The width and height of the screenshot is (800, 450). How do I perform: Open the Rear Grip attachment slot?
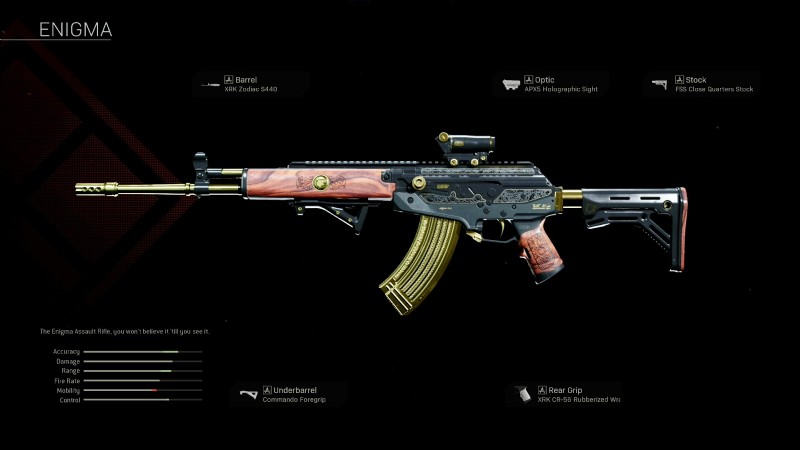[565, 394]
